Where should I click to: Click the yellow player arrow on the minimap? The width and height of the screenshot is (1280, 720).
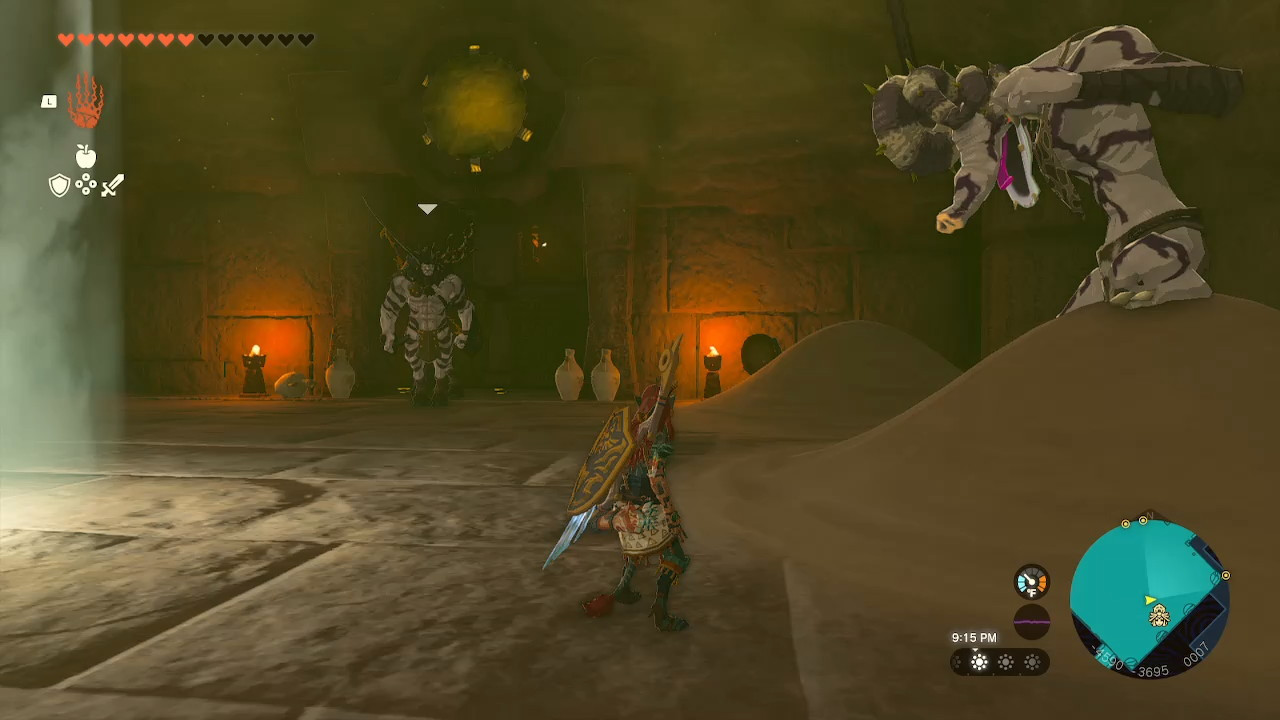tap(1149, 599)
